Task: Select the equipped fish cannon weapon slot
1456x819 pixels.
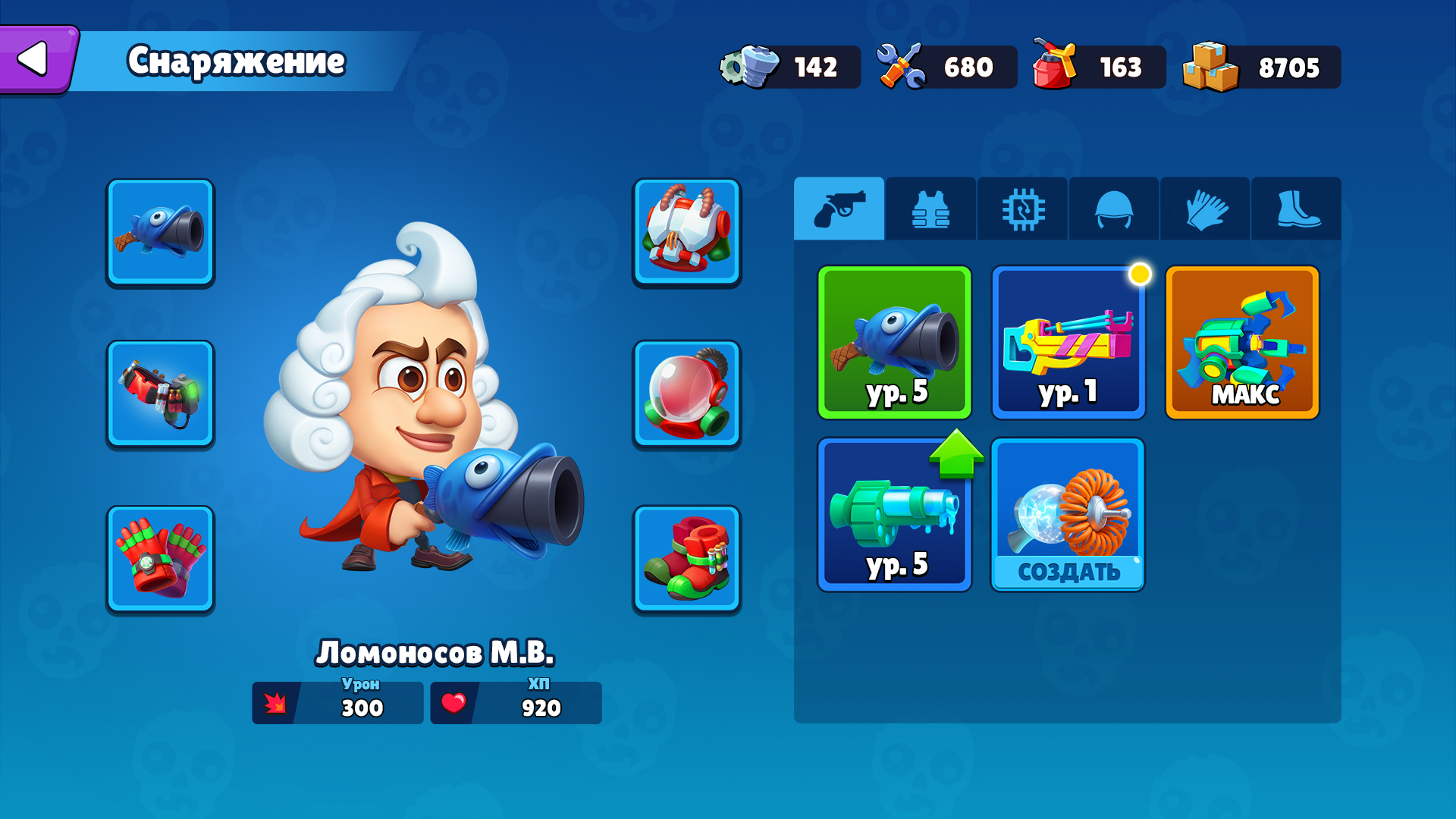Action: (x=160, y=232)
